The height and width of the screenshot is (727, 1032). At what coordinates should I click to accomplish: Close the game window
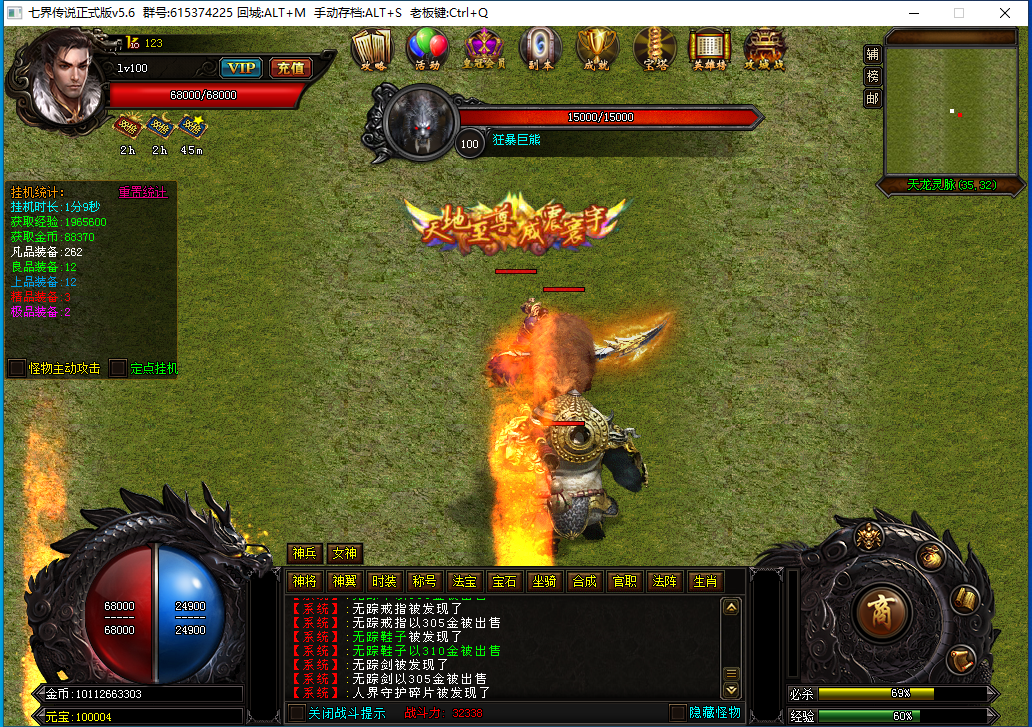[1006, 14]
